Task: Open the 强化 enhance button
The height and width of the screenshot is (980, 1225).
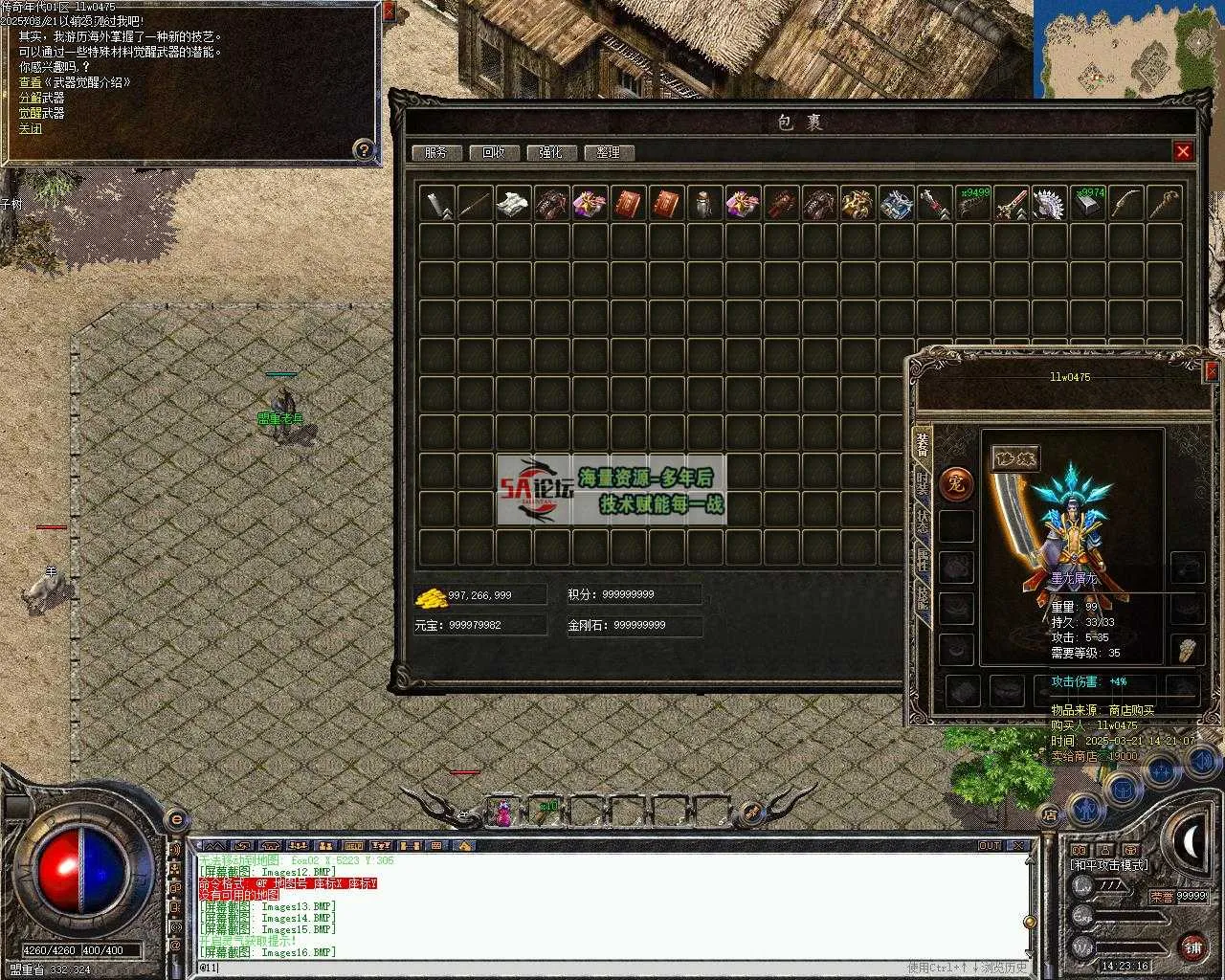Action: (550, 152)
